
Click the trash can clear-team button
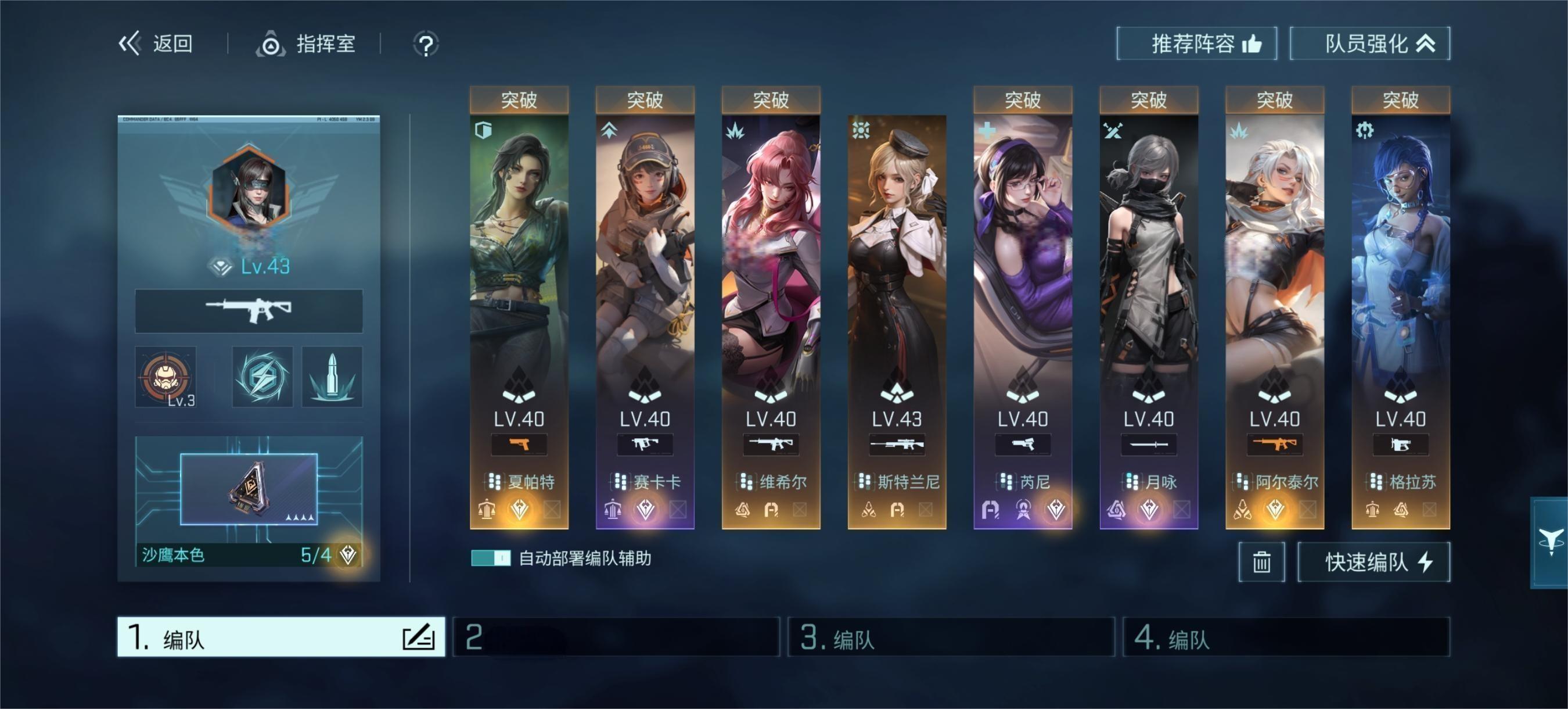[1261, 561]
